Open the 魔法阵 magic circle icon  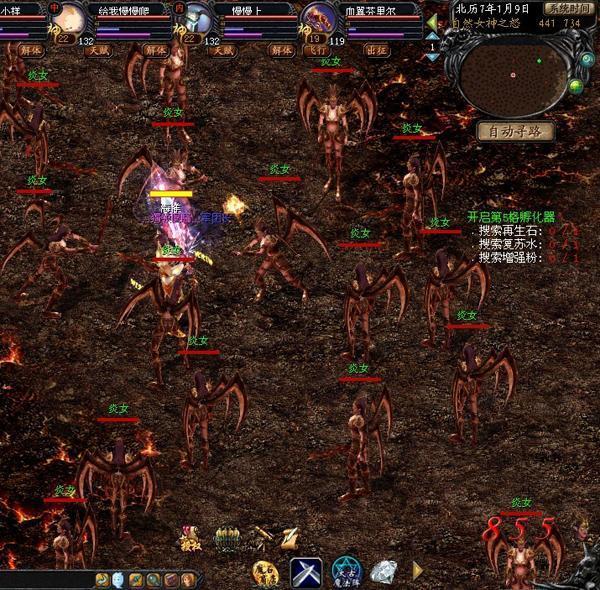(346, 572)
